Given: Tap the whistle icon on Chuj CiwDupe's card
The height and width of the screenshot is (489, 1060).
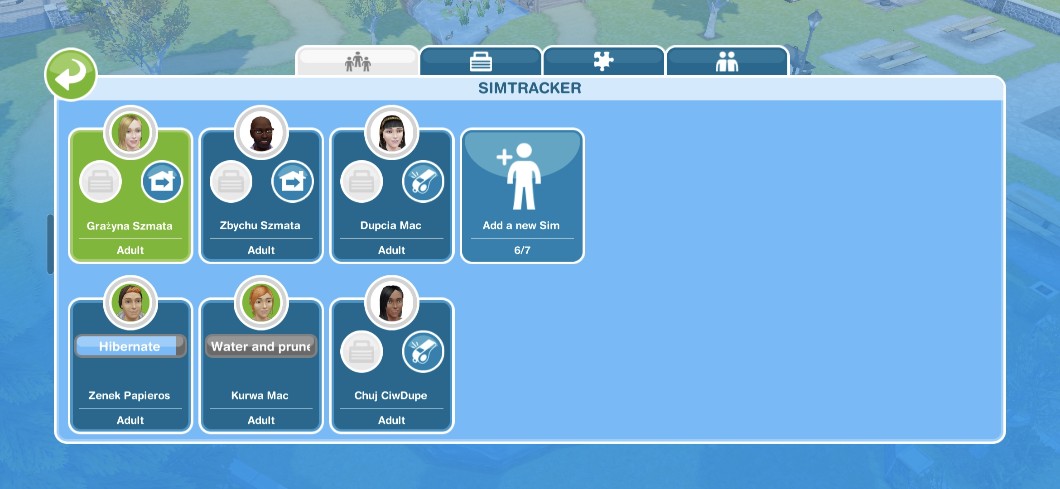Looking at the screenshot, I should click(x=423, y=352).
